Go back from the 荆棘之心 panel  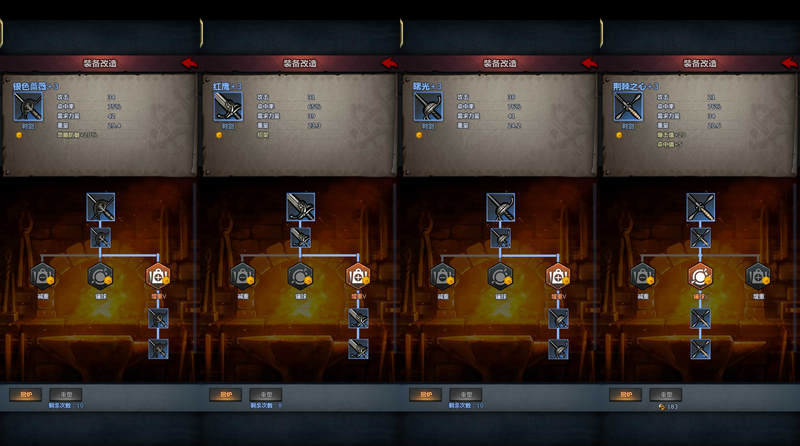[x=789, y=63]
